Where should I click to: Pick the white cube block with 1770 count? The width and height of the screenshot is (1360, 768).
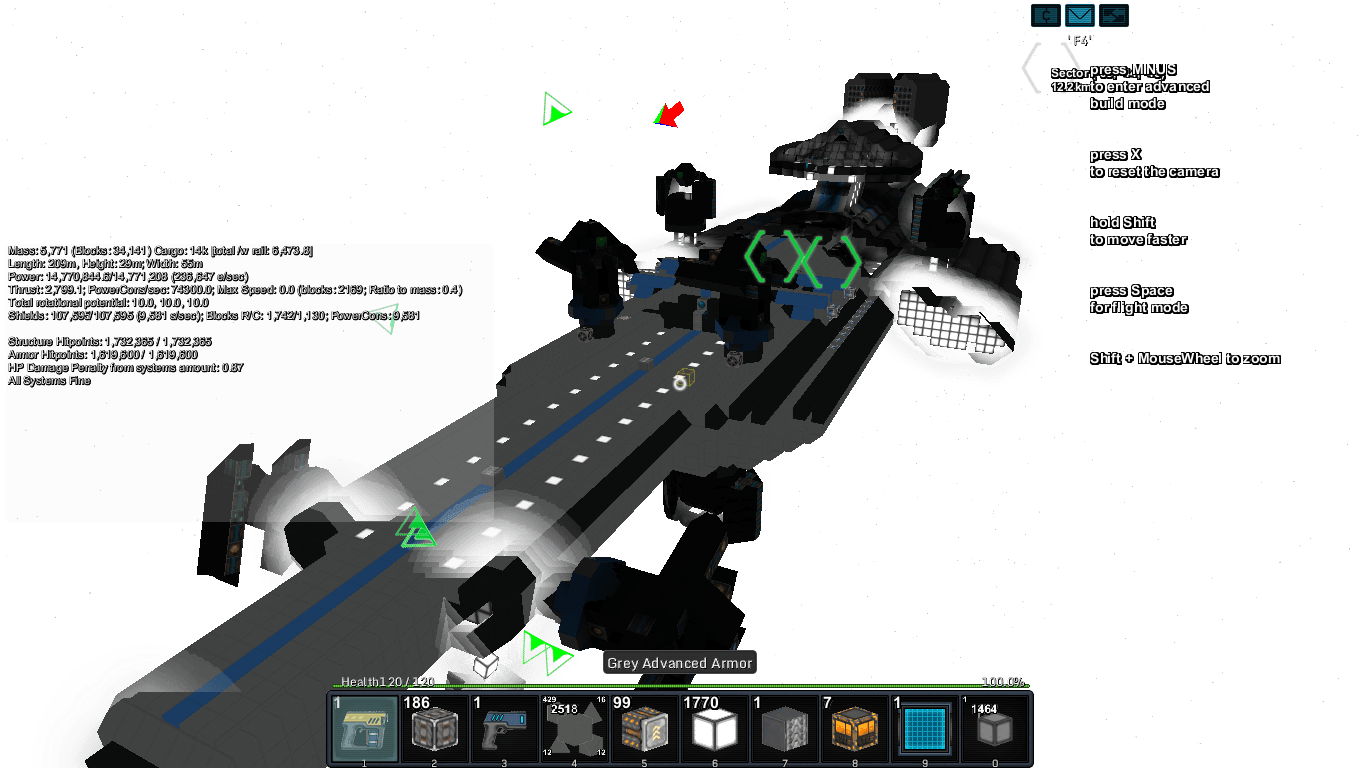click(715, 728)
